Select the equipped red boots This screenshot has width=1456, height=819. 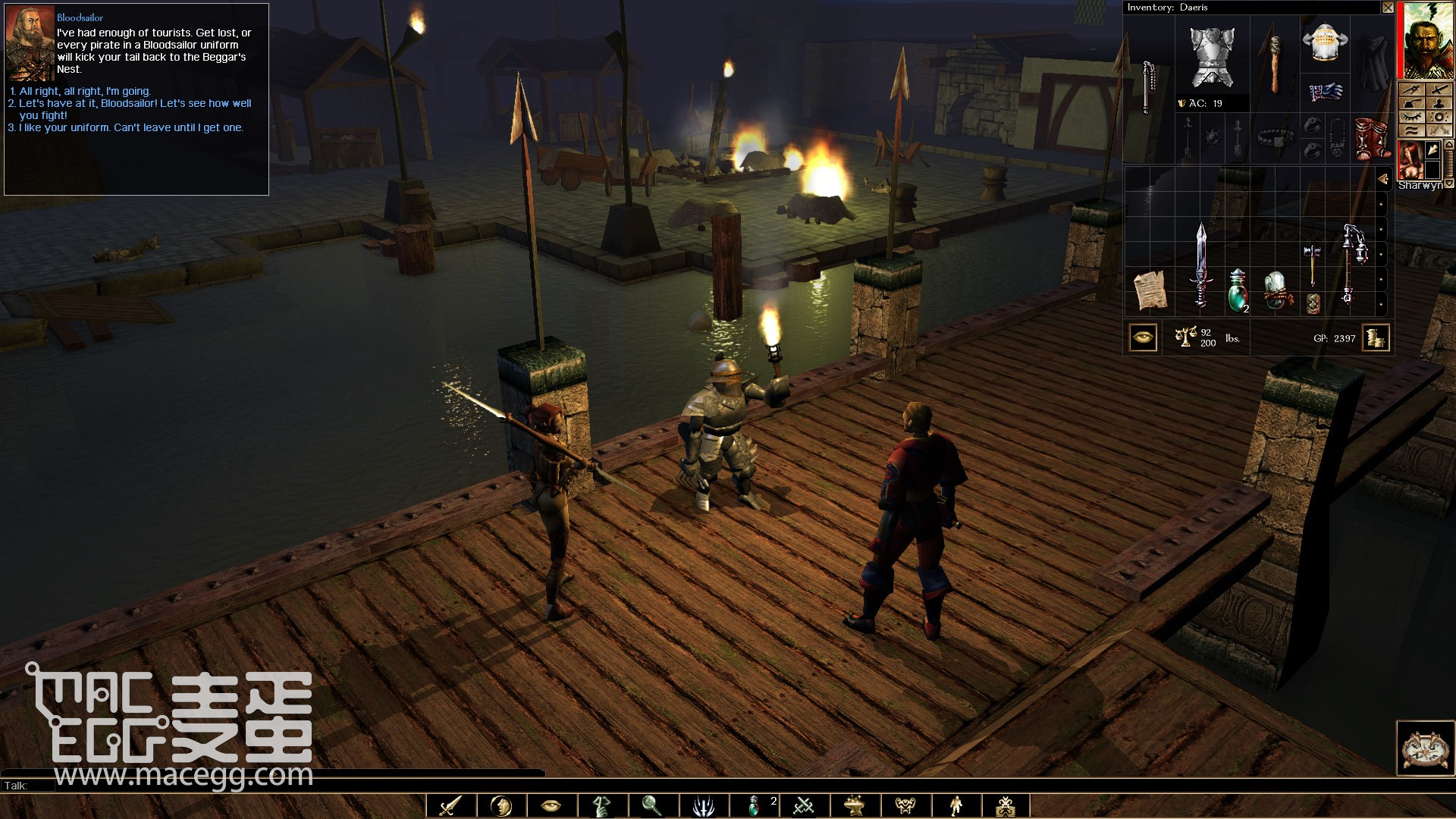[1372, 139]
